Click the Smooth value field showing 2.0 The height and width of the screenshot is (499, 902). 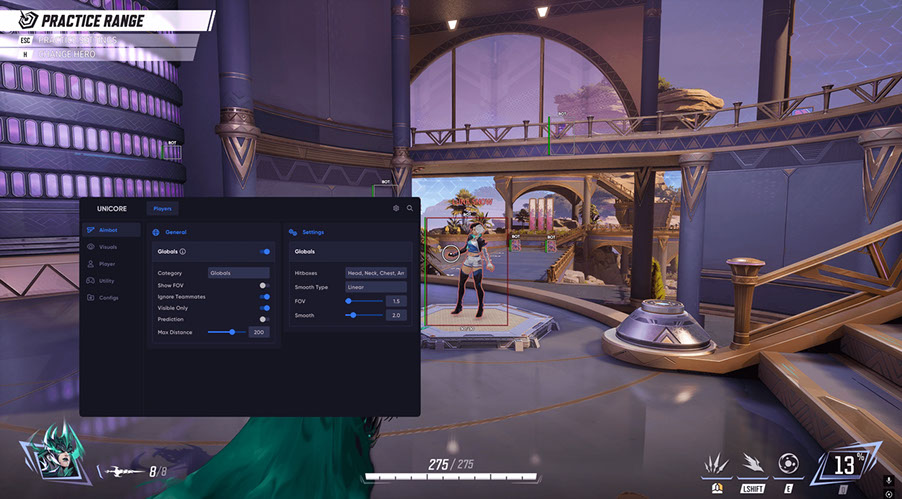[396, 315]
